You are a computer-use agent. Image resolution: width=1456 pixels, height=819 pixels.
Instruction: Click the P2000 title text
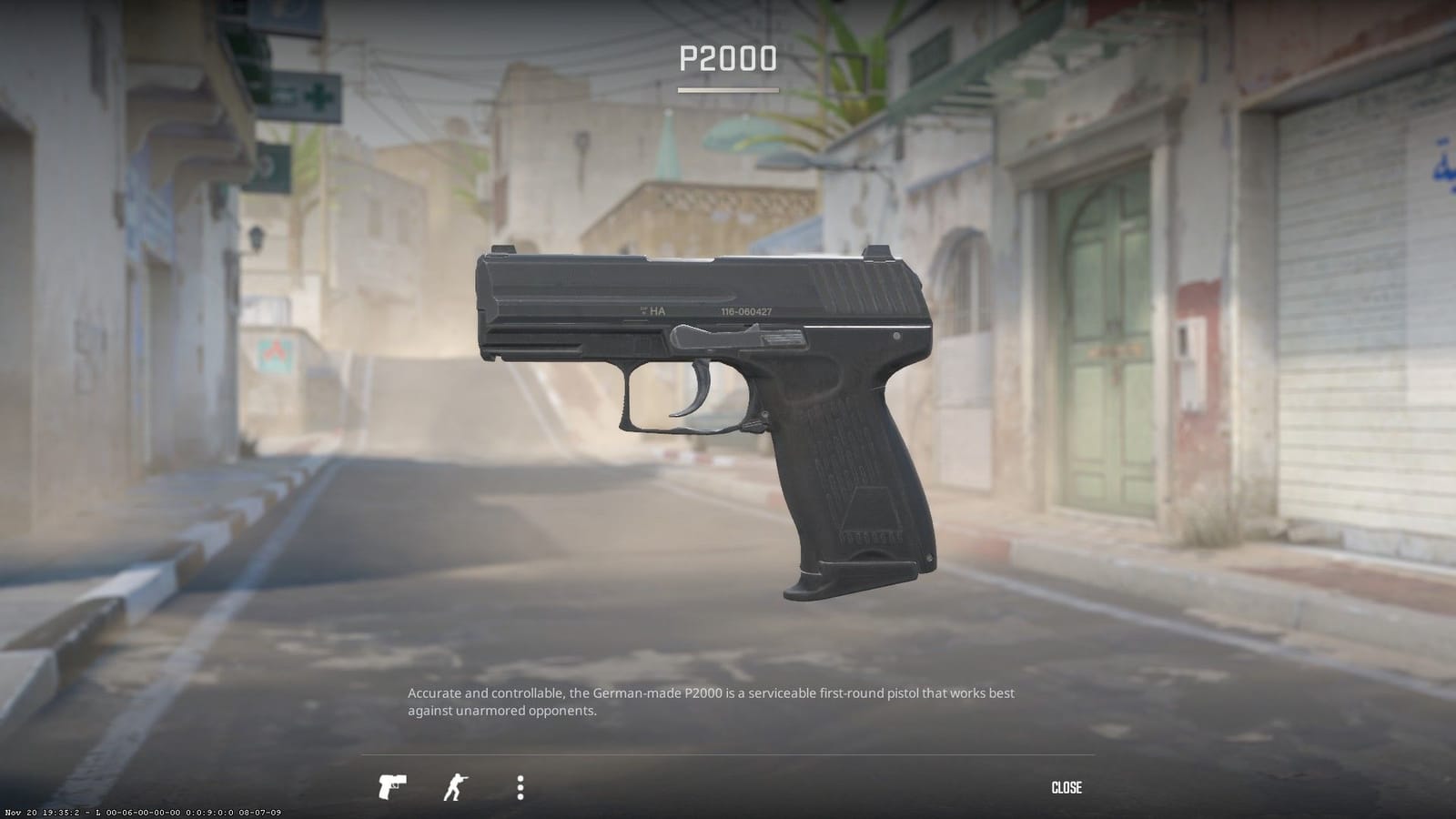coord(727,60)
